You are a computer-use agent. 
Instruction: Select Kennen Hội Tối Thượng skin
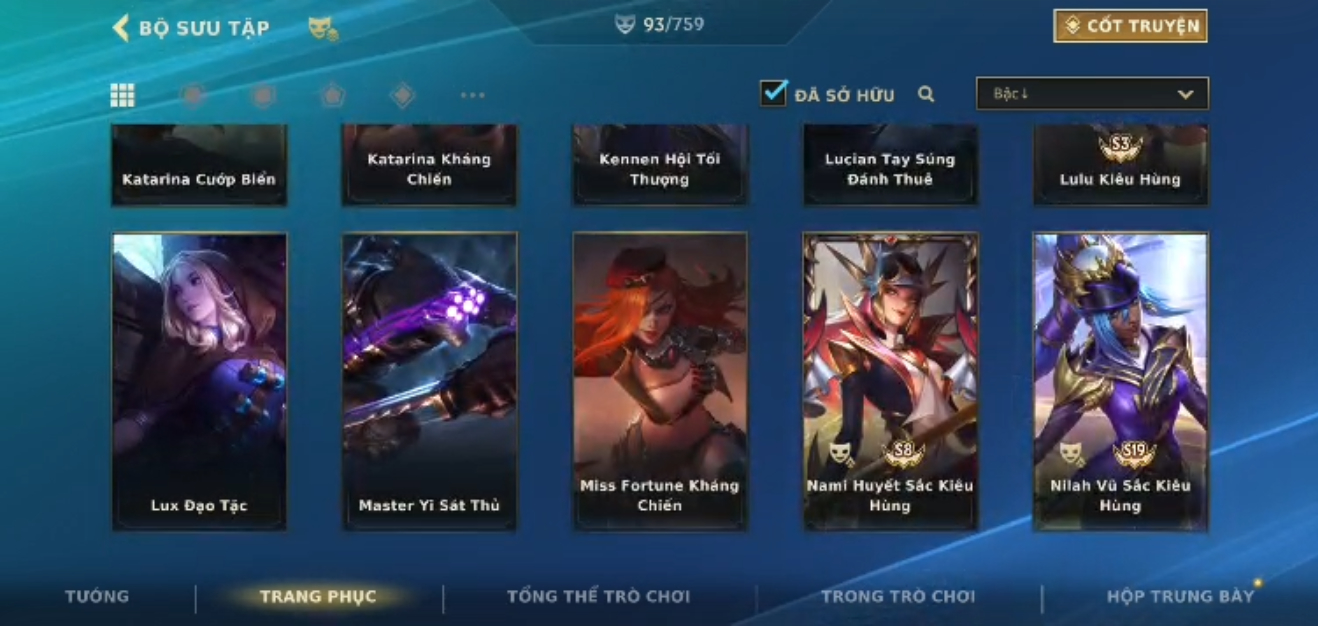point(659,166)
